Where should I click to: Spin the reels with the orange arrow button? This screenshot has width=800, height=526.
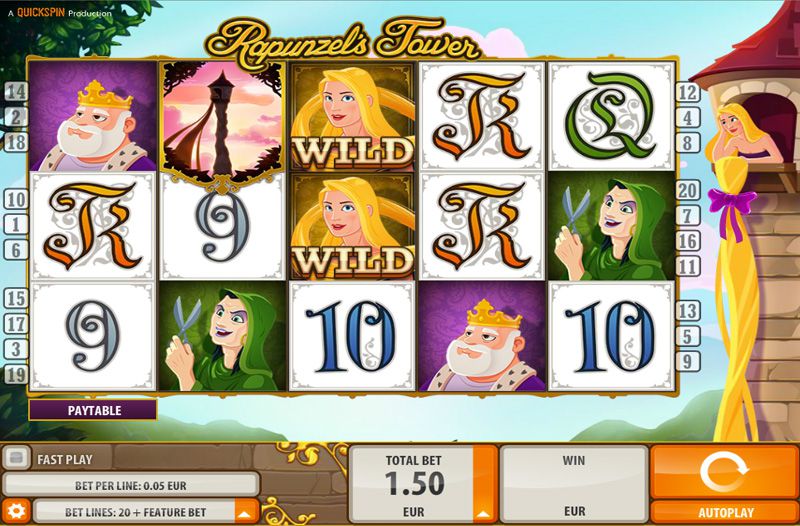(x=724, y=470)
